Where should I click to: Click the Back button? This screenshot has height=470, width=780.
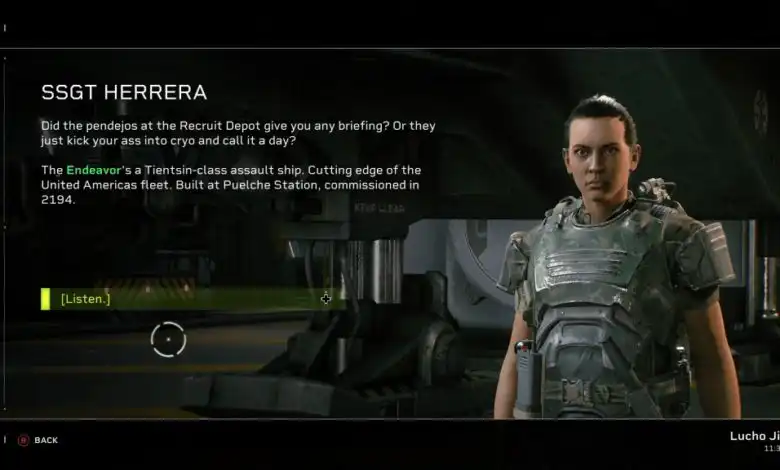coord(38,440)
